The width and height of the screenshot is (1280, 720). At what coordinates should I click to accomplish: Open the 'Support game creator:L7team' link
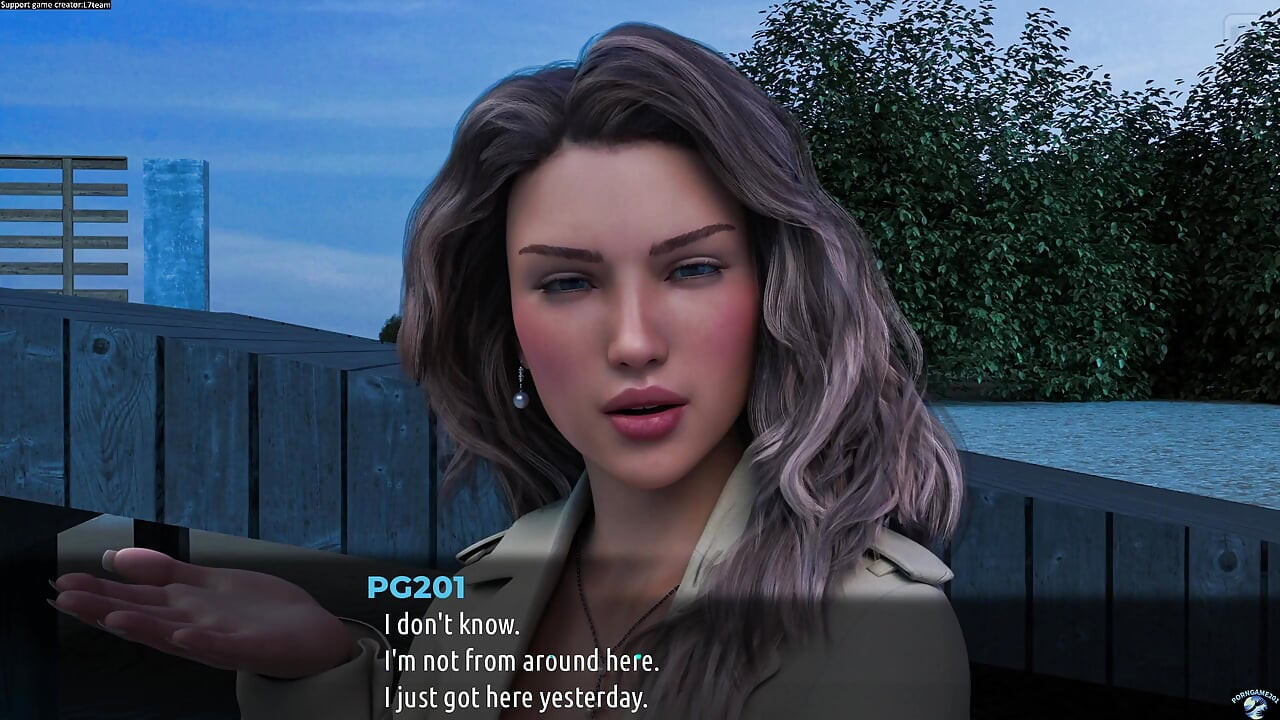[x=55, y=4]
